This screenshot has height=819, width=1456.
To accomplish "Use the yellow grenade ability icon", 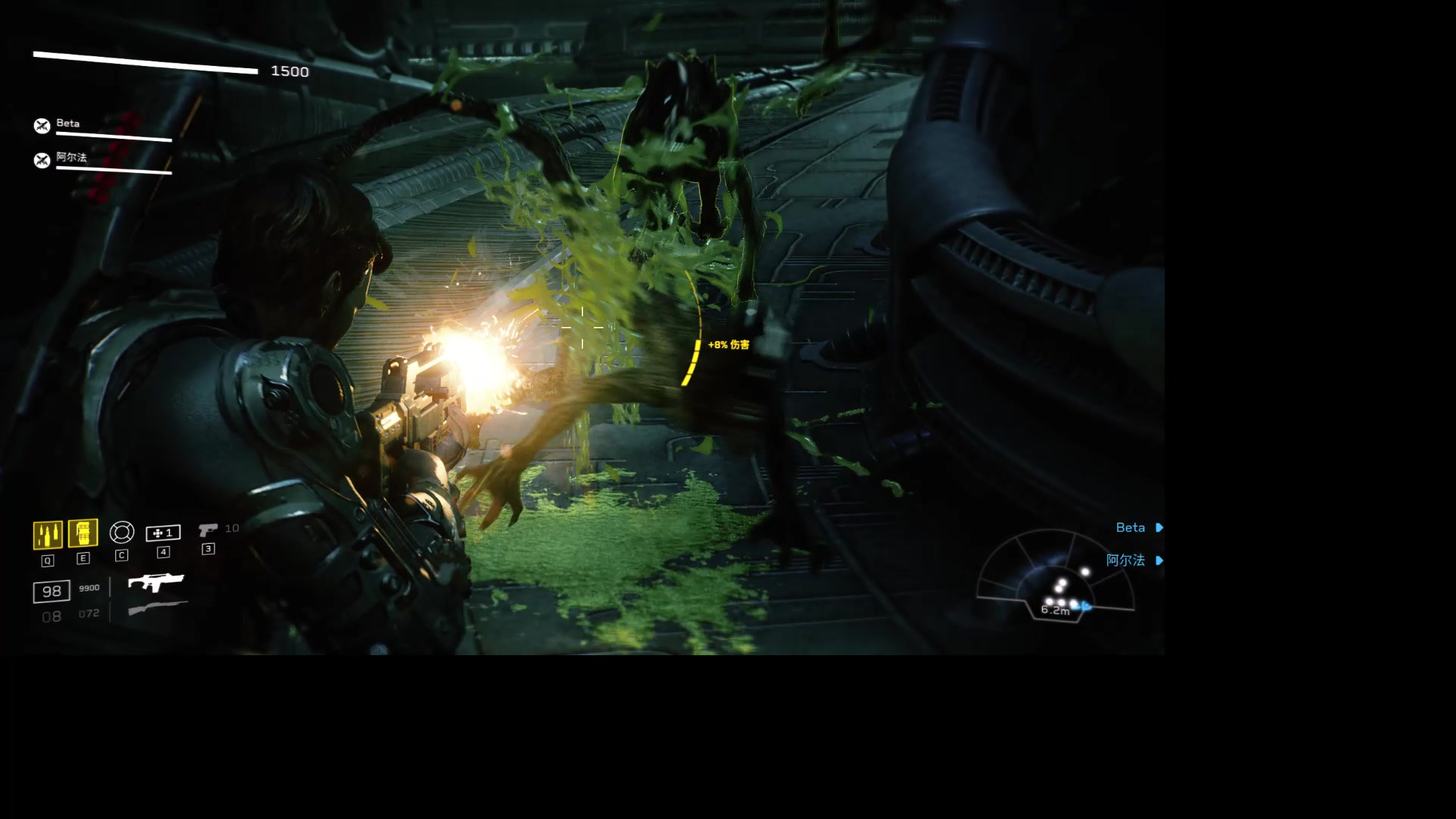I will pos(83,533).
